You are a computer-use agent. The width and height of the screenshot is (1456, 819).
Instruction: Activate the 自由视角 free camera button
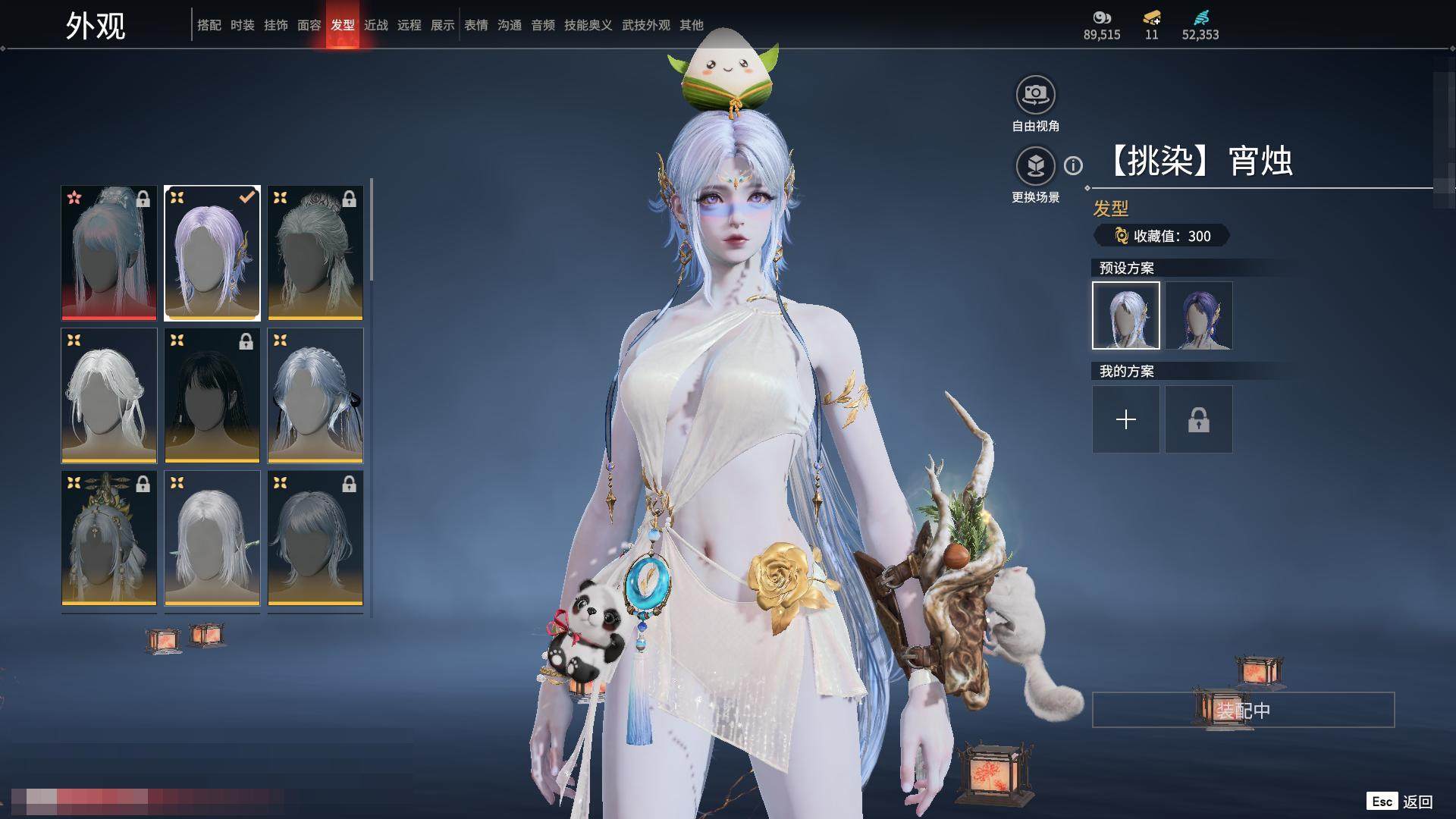click(1035, 96)
